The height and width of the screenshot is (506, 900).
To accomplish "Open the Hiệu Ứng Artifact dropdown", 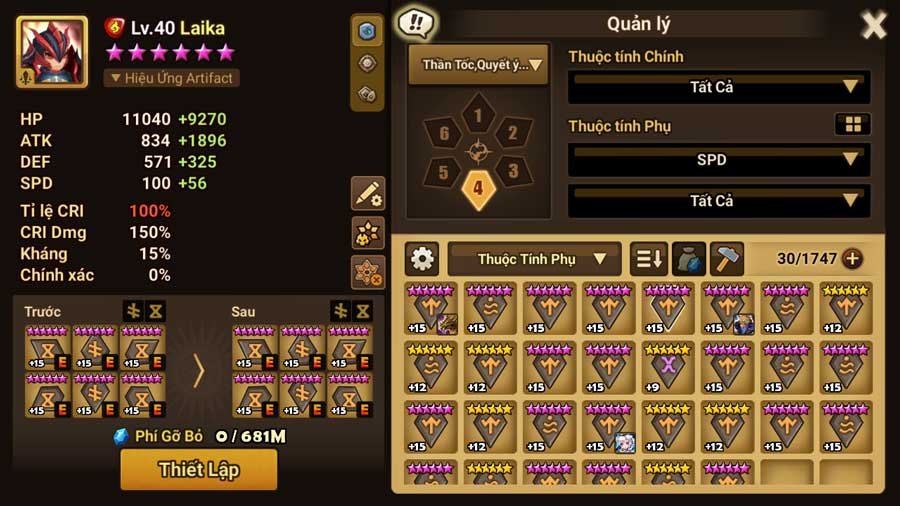I will pyautogui.click(x=172, y=78).
